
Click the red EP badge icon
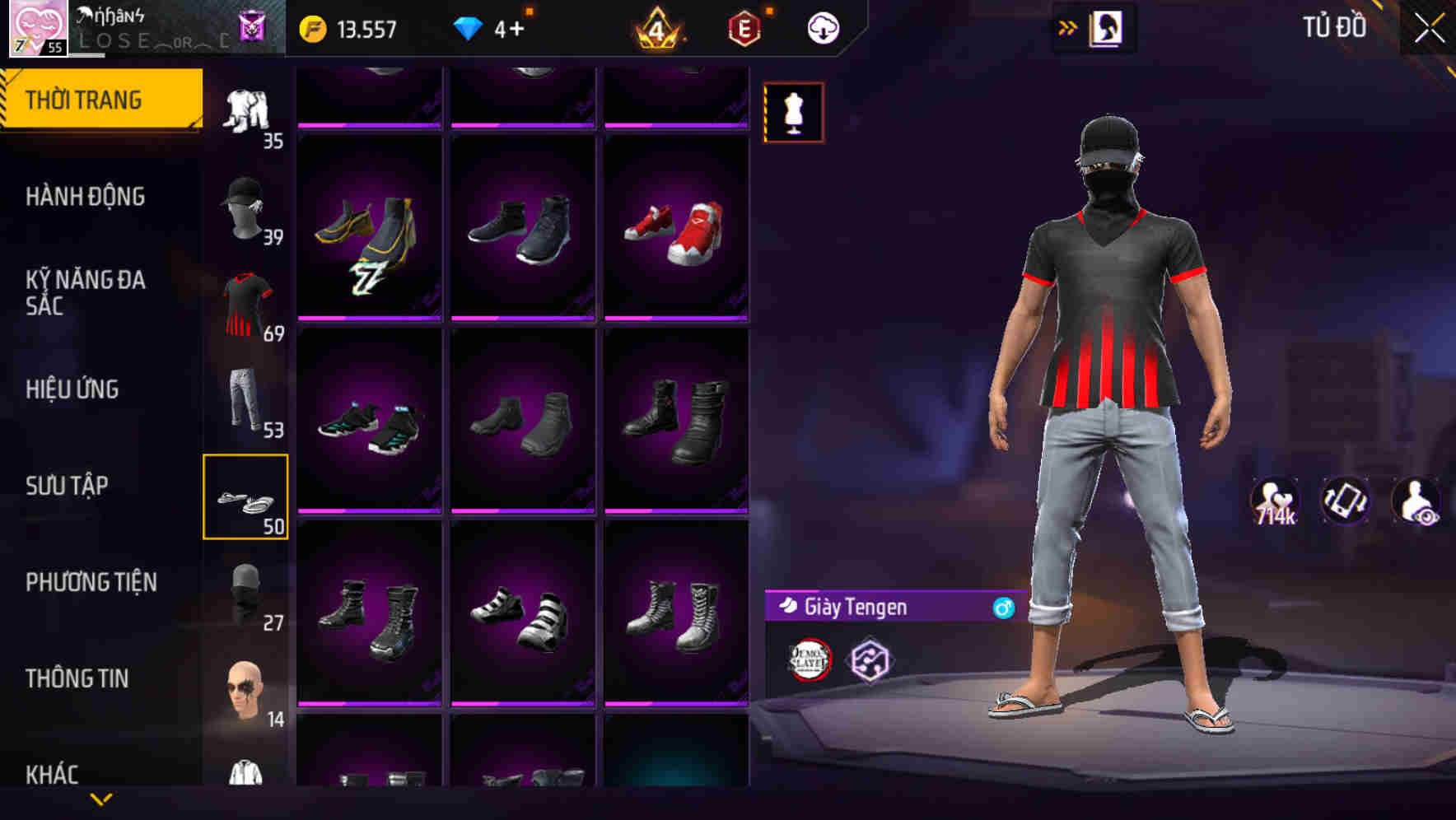pos(742,27)
